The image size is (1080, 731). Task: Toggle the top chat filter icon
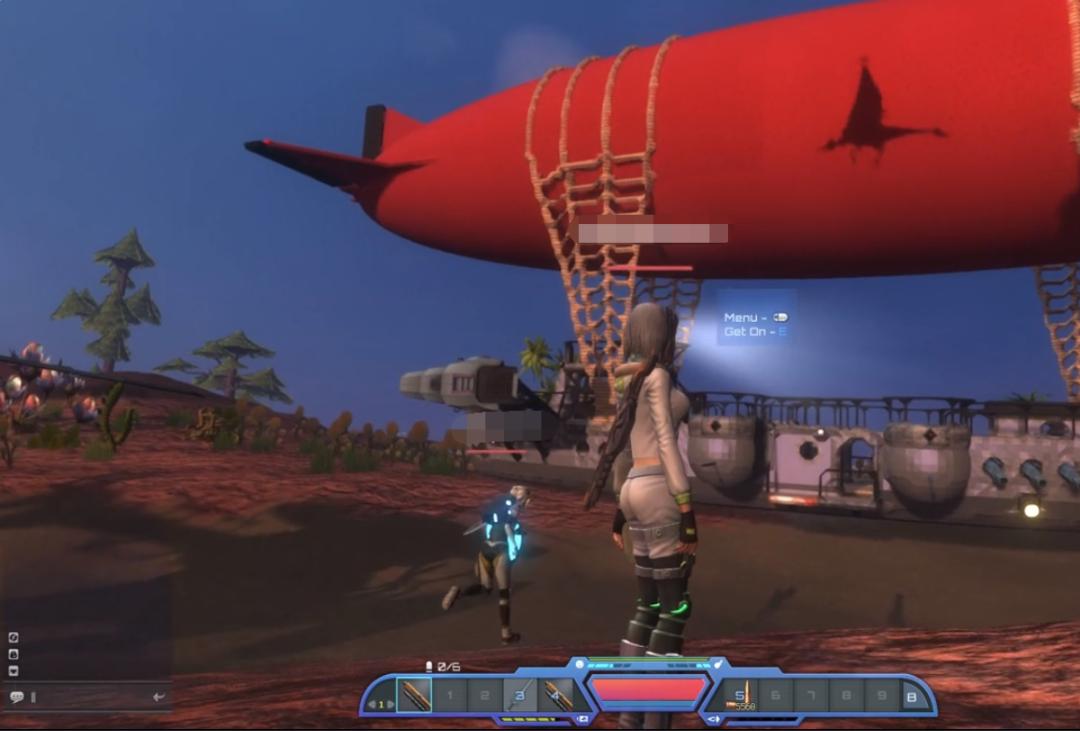point(14,637)
